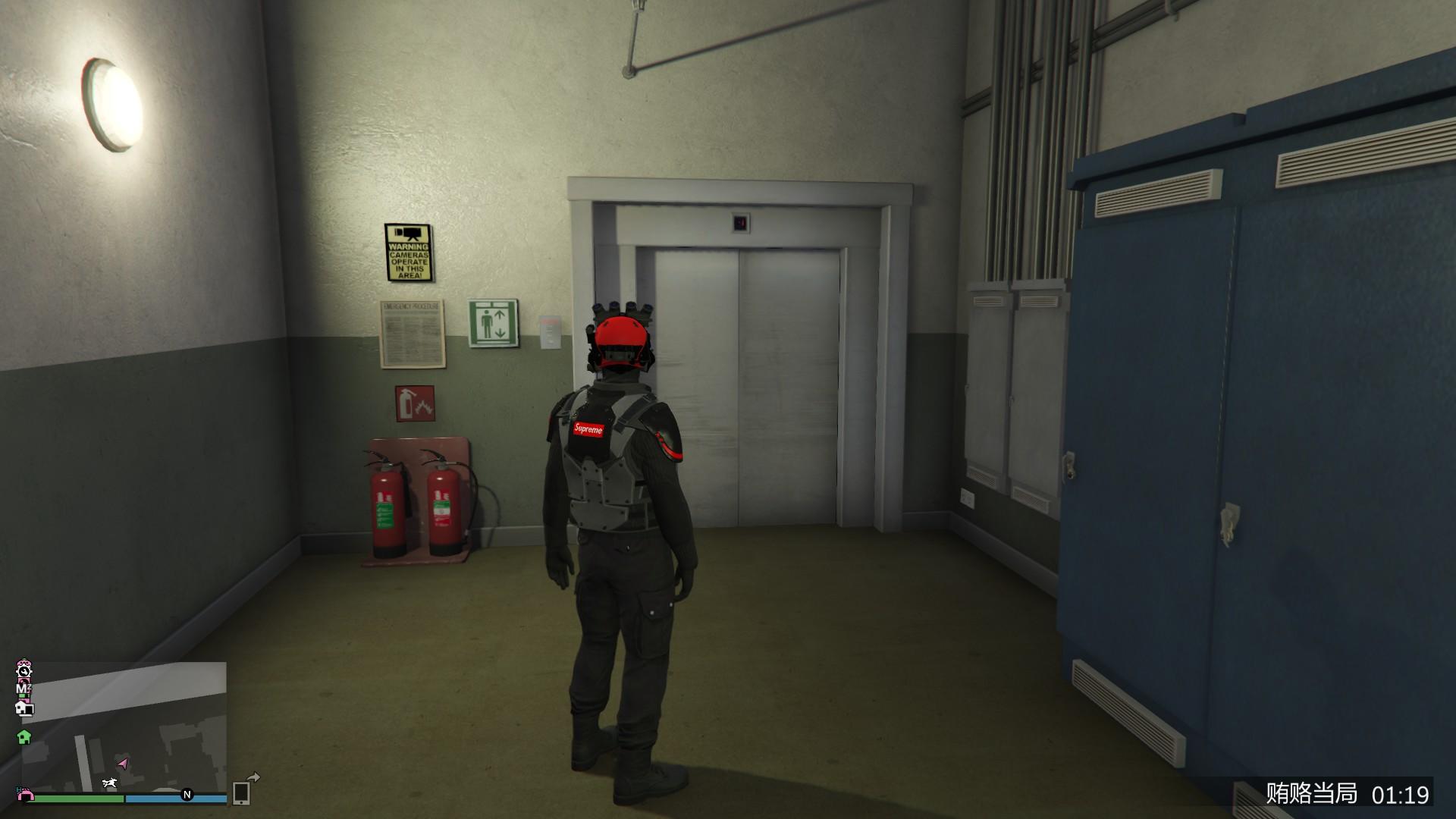Viewport: 1456px width, 819px height.
Task: Click the N compass marker on the minimap
Action: tap(187, 795)
